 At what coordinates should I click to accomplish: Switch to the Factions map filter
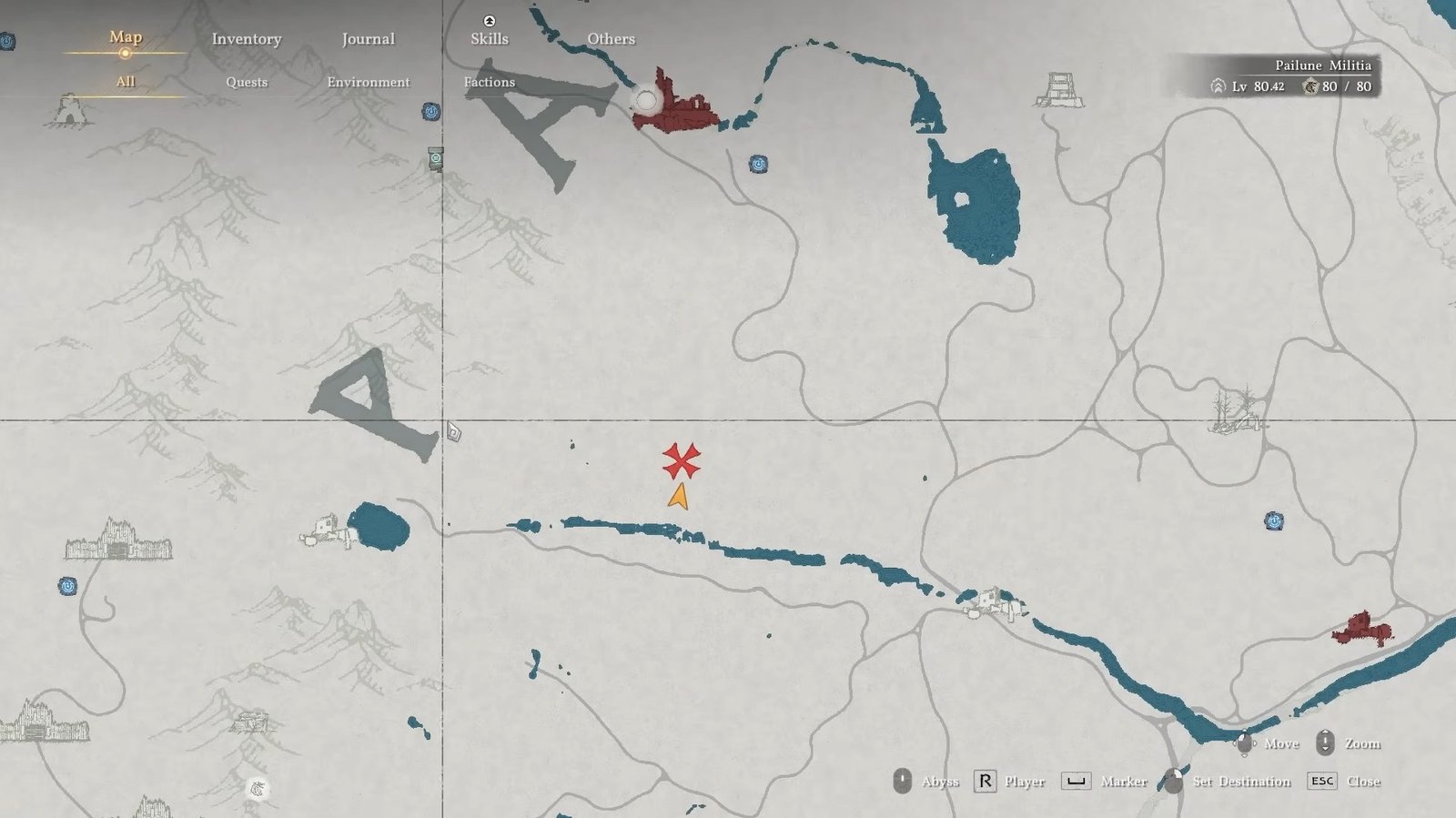pyautogui.click(x=490, y=82)
